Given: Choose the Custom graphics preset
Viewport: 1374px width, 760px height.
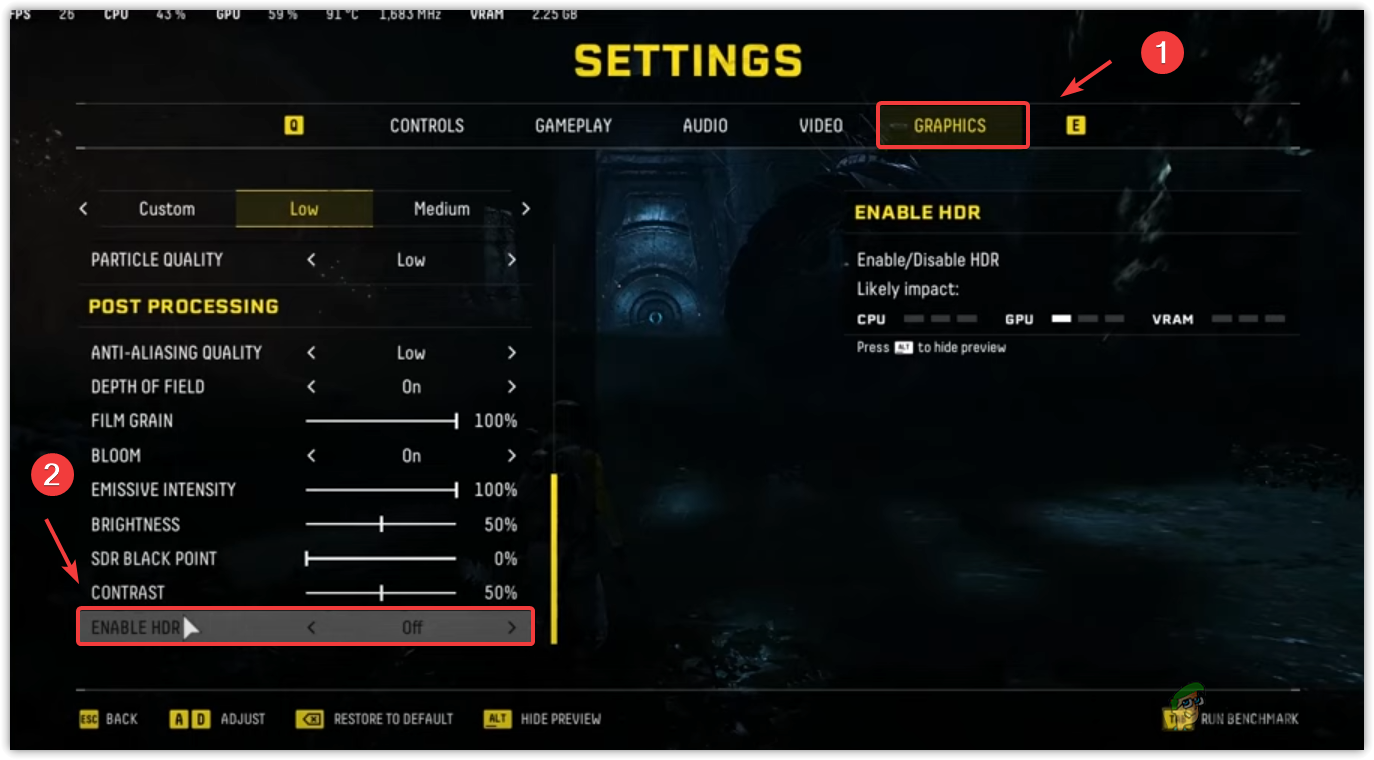Looking at the screenshot, I should (x=167, y=209).
